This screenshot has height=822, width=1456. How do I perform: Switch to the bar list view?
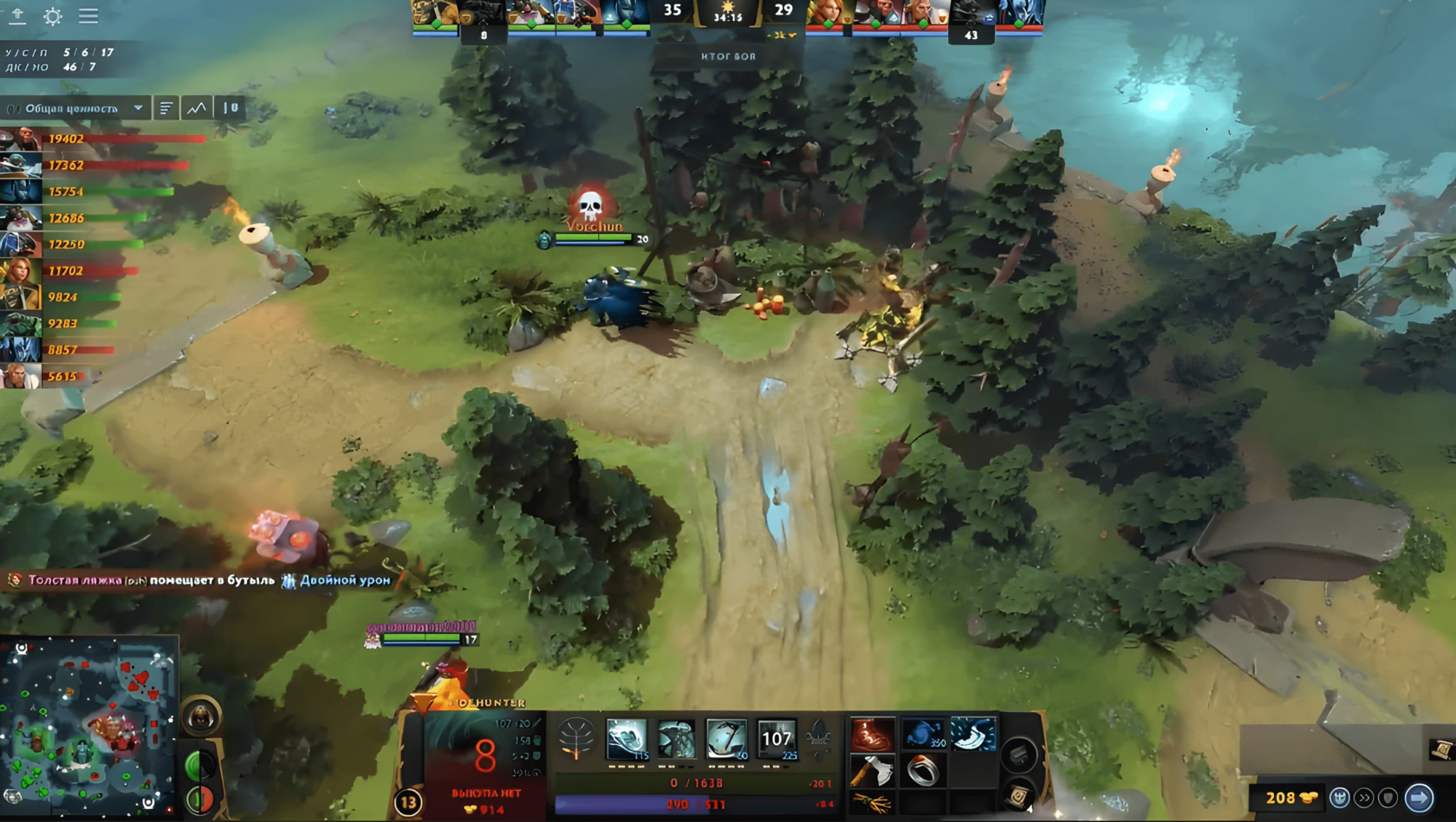tap(166, 108)
